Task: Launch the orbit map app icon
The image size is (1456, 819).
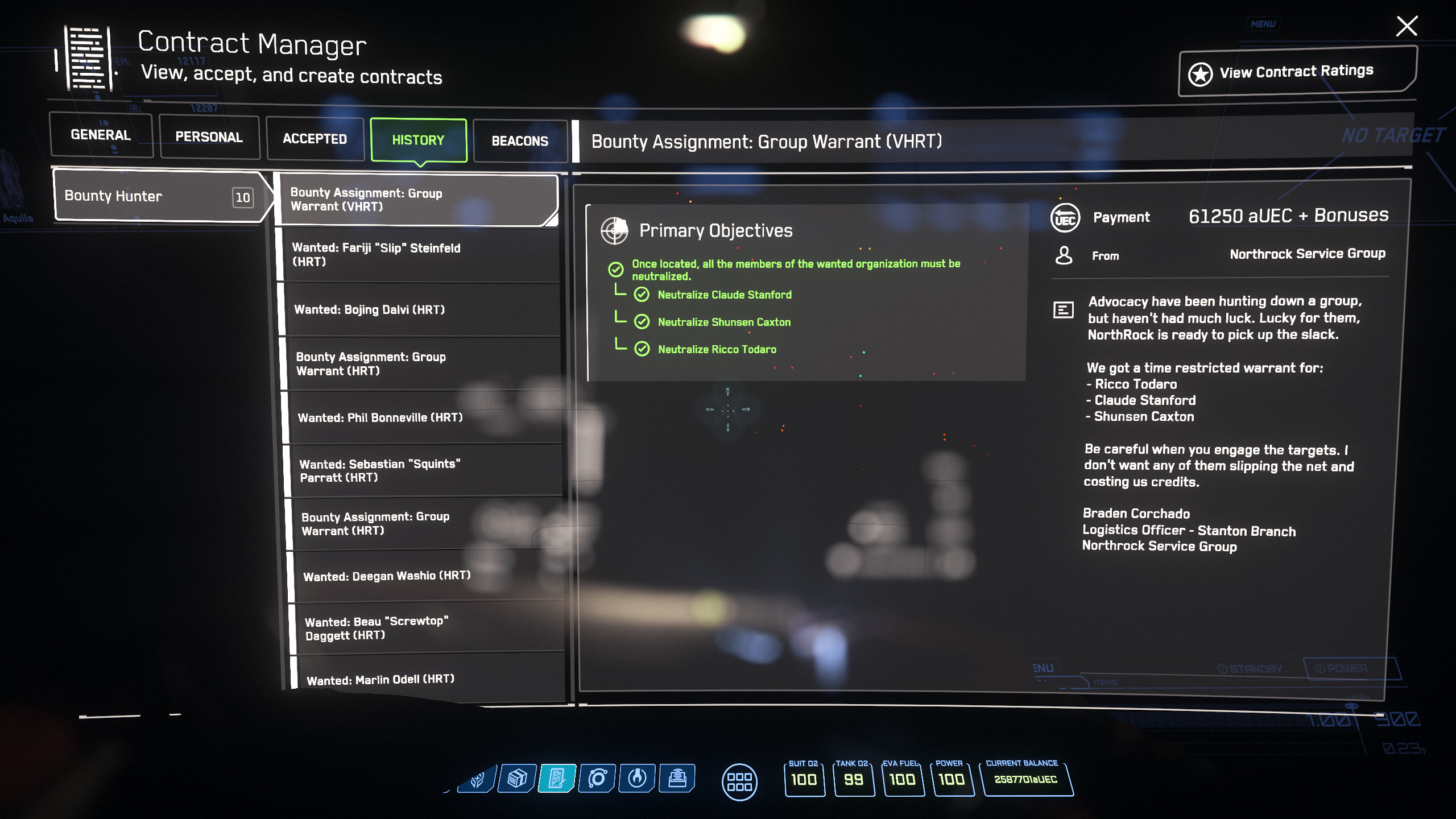Action: point(597,778)
